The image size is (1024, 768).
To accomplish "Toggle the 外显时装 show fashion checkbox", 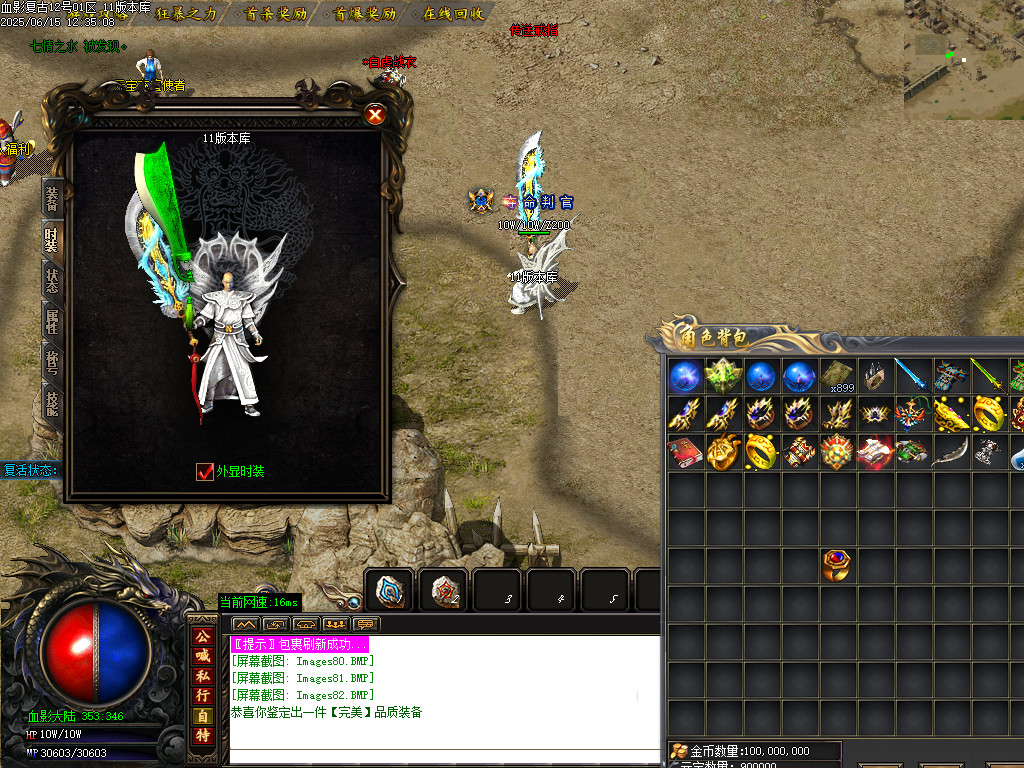I will pos(205,472).
